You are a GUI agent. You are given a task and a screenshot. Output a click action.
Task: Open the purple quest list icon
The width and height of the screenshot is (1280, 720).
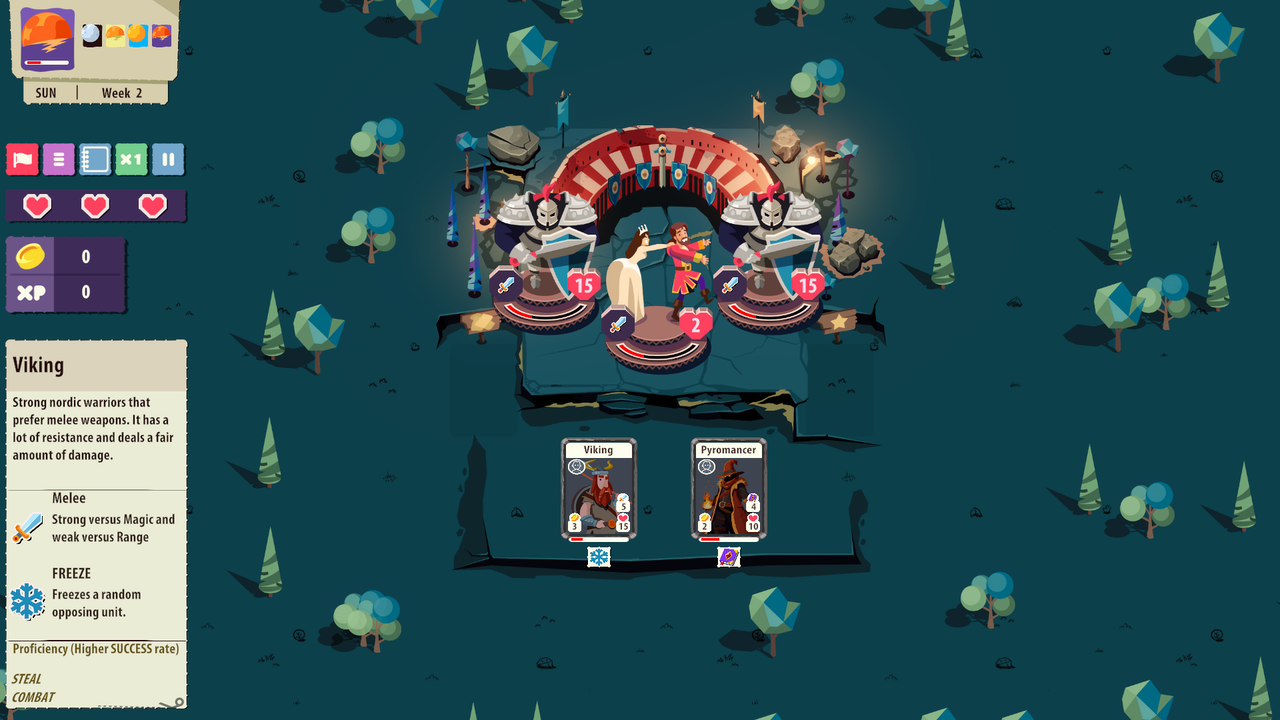tap(58, 160)
